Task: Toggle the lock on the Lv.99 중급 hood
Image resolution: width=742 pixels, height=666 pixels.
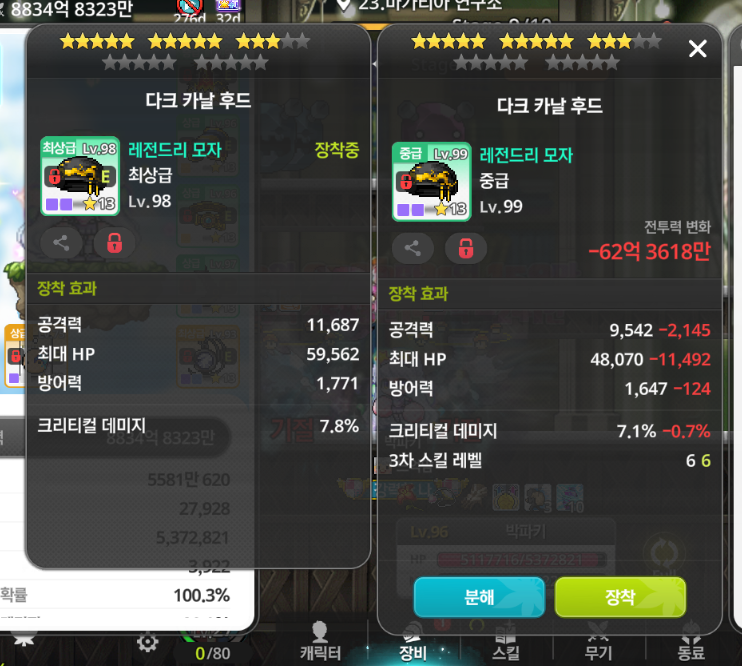Action: 465,248
